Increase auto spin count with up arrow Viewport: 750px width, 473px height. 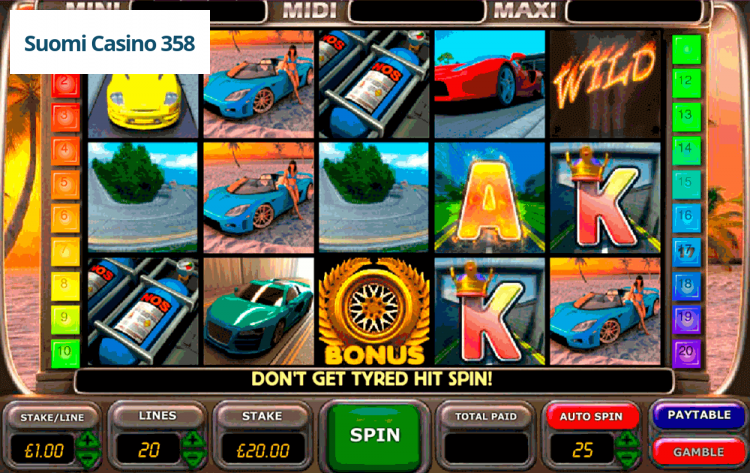tap(627, 439)
